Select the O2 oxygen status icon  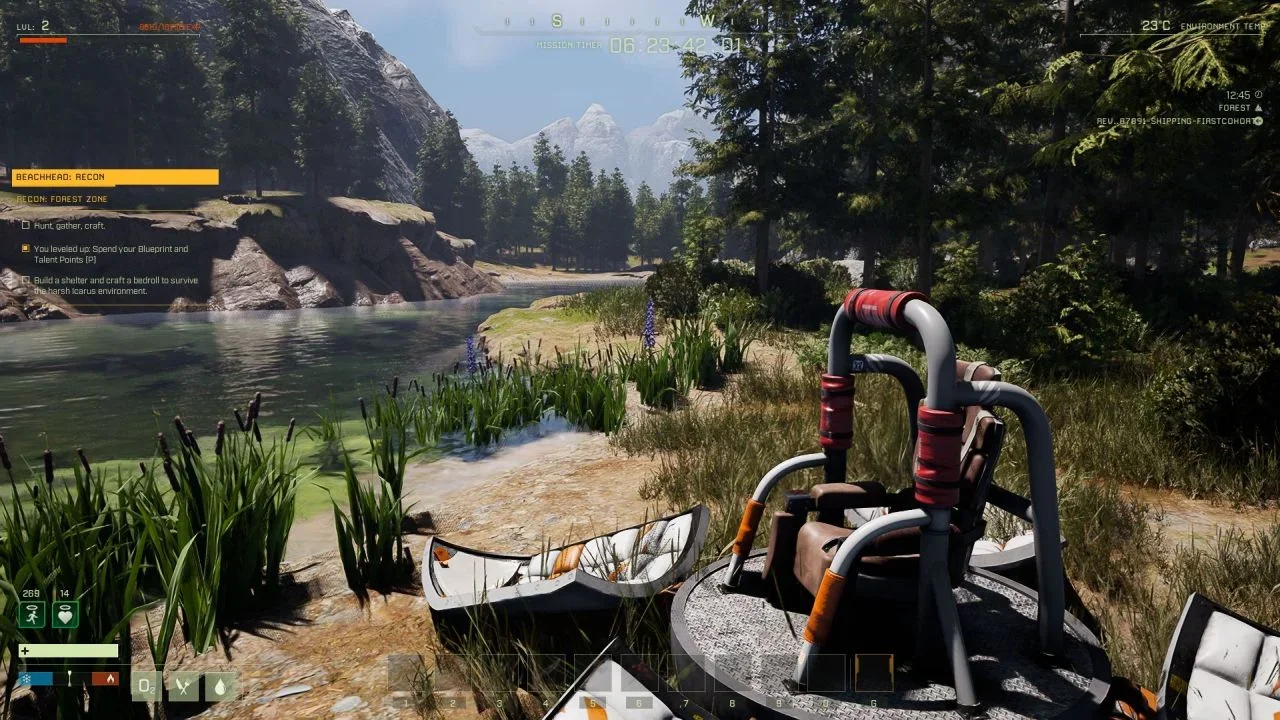[146, 686]
